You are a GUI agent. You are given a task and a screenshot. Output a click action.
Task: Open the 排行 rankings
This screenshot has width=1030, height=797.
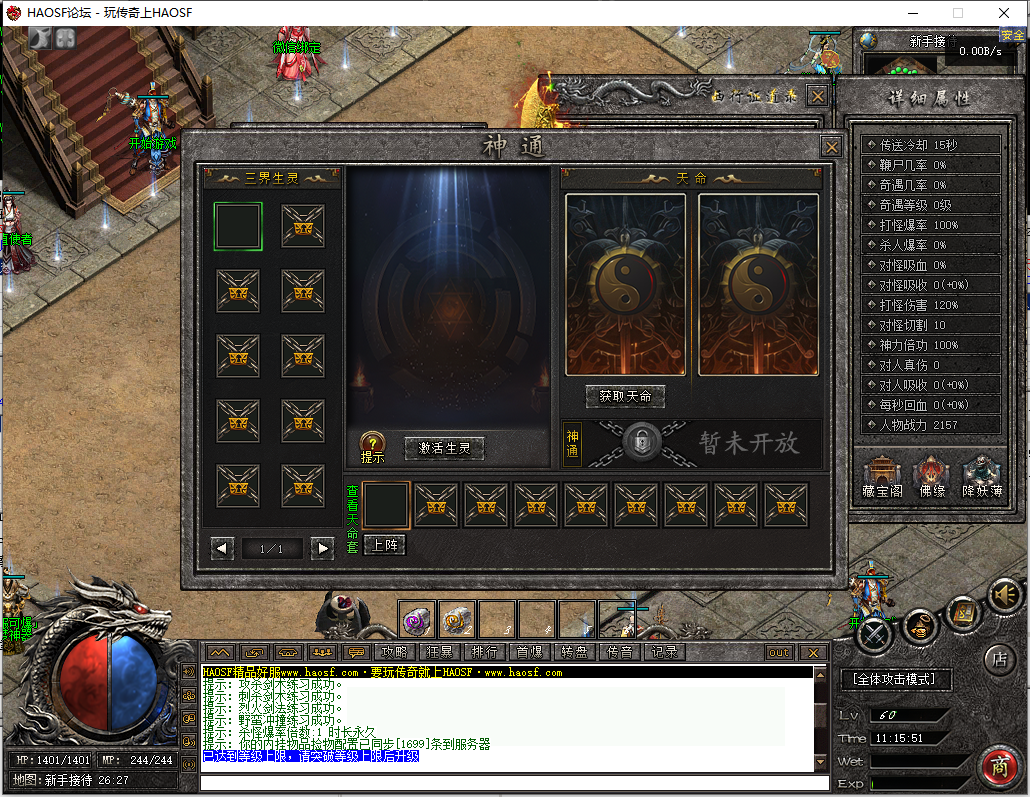[484, 652]
